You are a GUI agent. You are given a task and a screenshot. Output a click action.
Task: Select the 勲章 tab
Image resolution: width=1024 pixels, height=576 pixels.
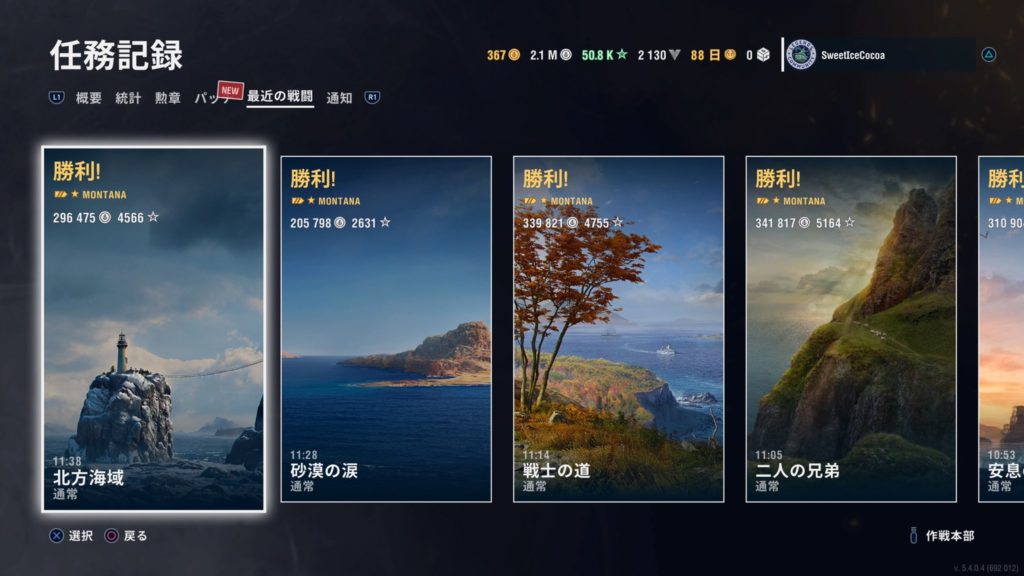click(x=167, y=98)
